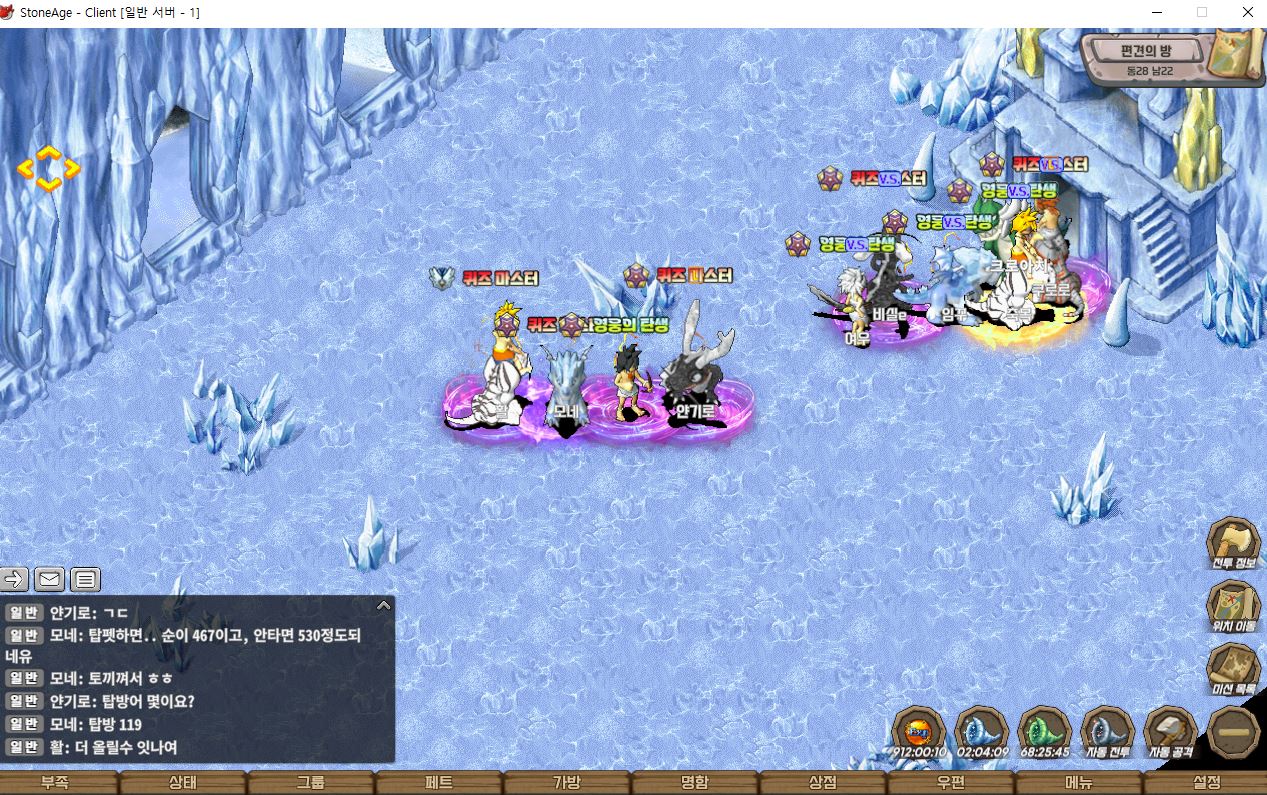Open the 설정 (settings) menu

point(1207,783)
